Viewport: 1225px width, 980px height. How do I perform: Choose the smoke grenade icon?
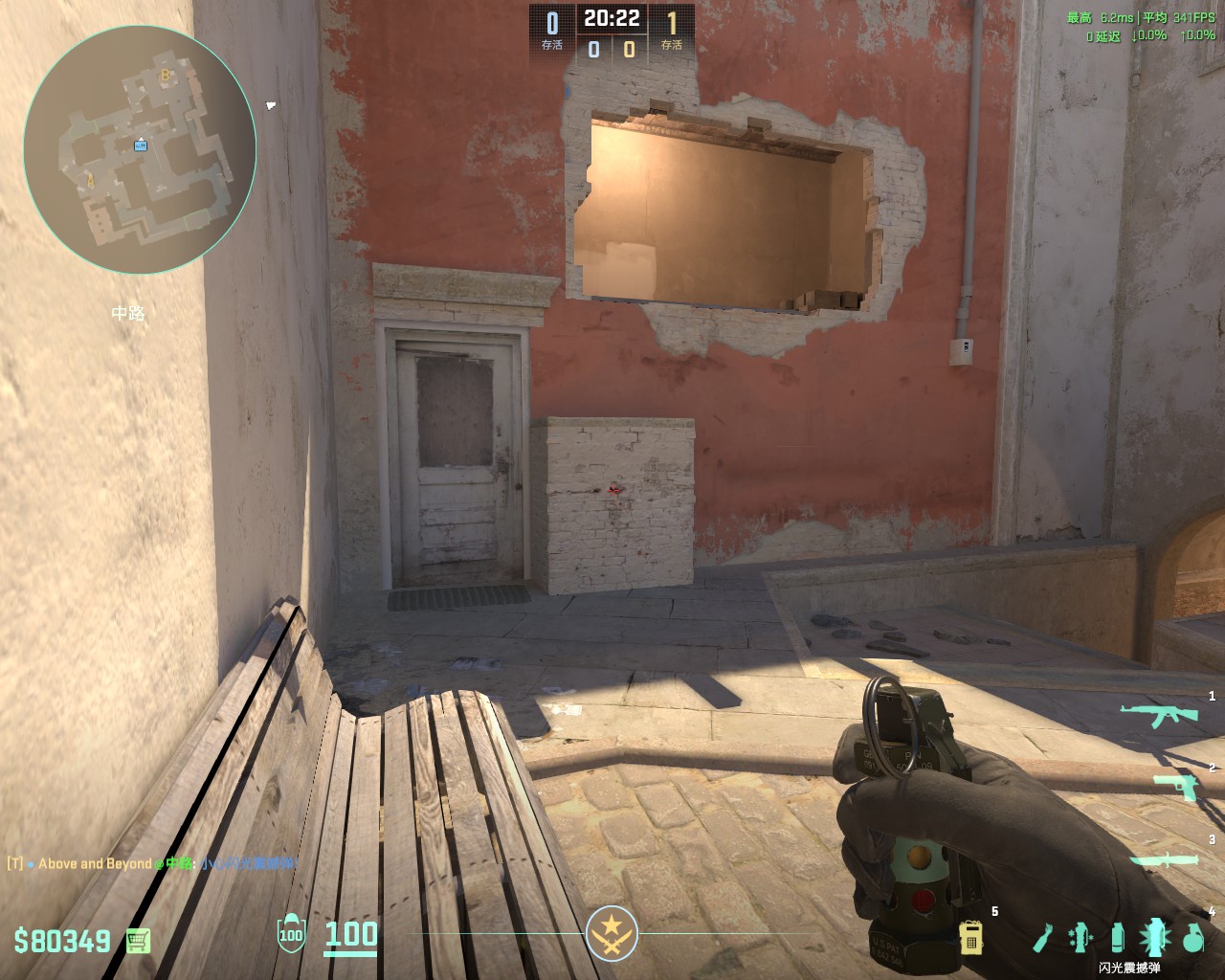pyautogui.click(x=1118, y=938)
